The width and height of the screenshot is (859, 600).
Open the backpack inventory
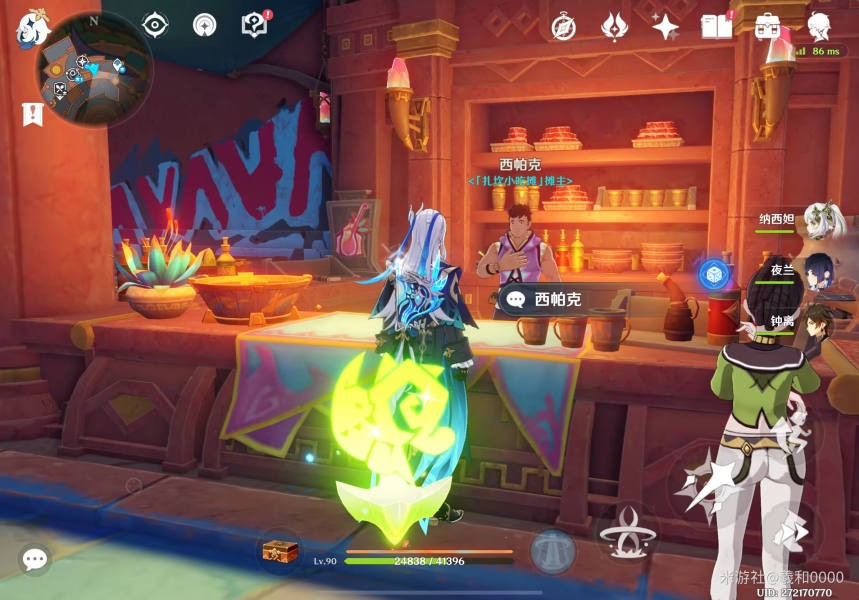pos(769,26)
